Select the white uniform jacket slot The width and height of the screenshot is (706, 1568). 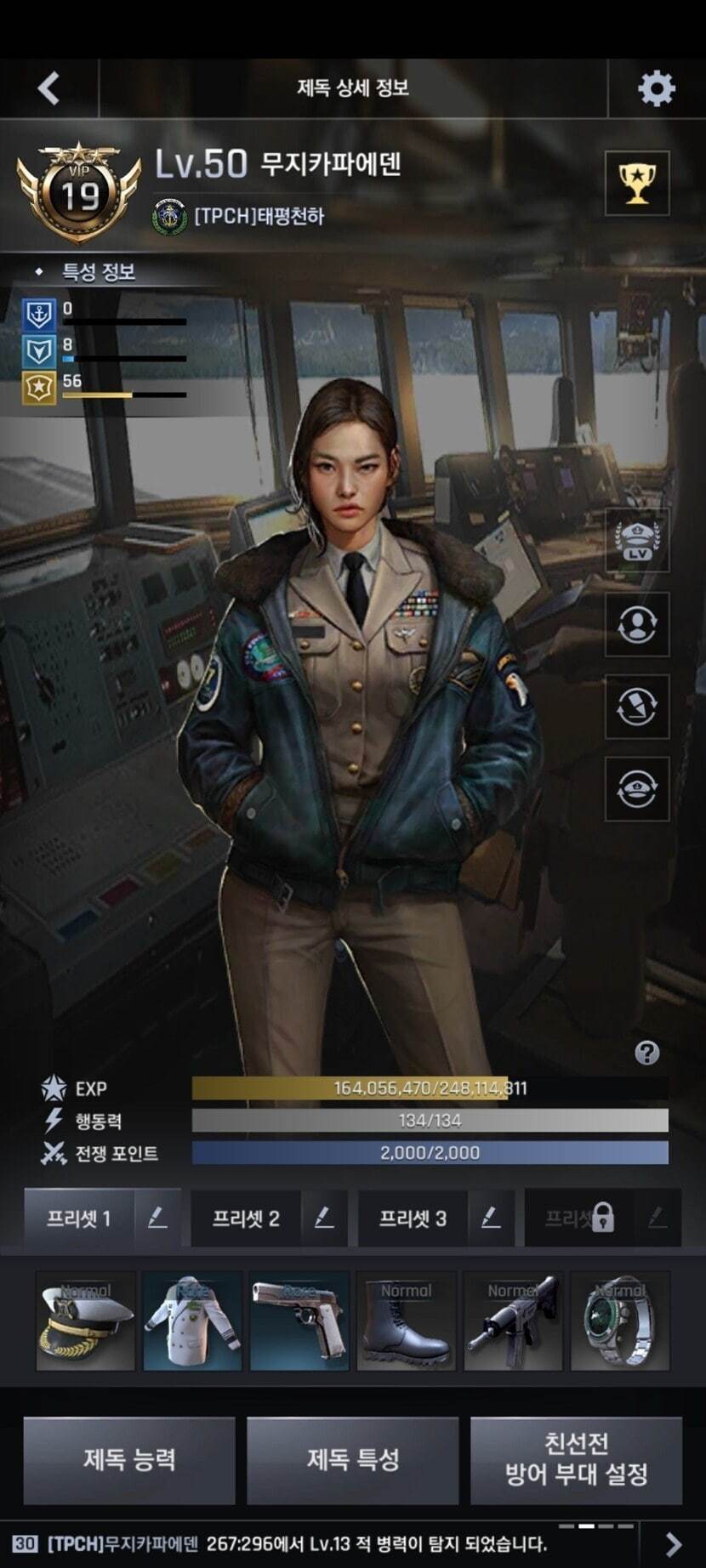click(192, 1321)
